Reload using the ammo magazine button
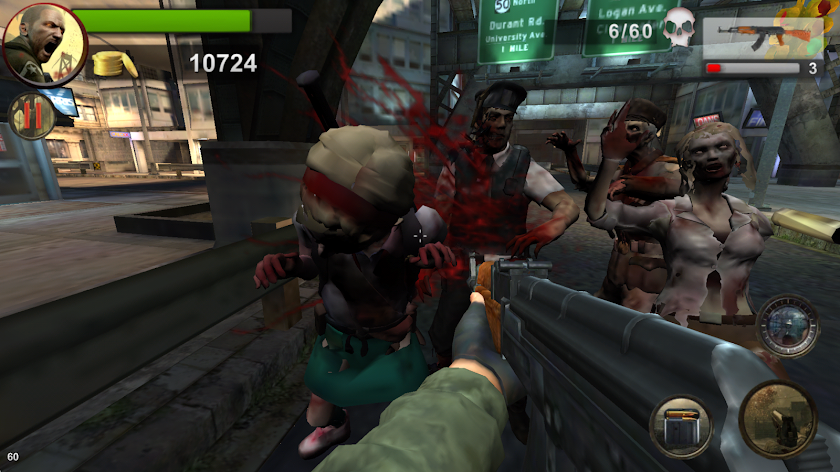Viewport: 840px width, 472px height. point(682,427)
